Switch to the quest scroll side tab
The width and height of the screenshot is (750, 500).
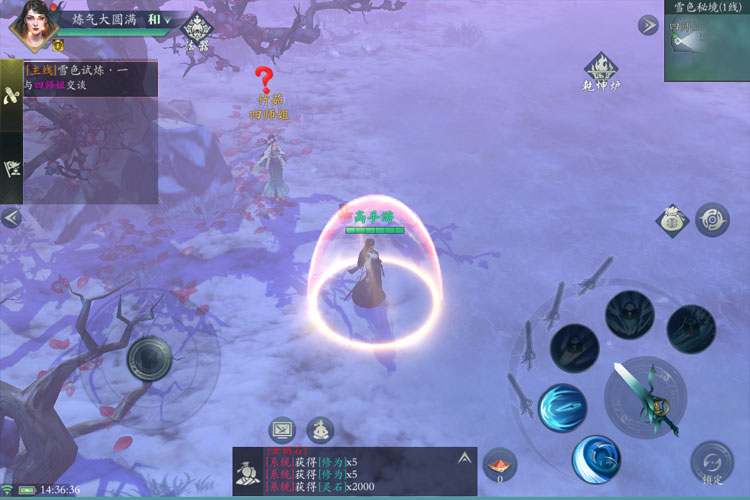(12, 94)
